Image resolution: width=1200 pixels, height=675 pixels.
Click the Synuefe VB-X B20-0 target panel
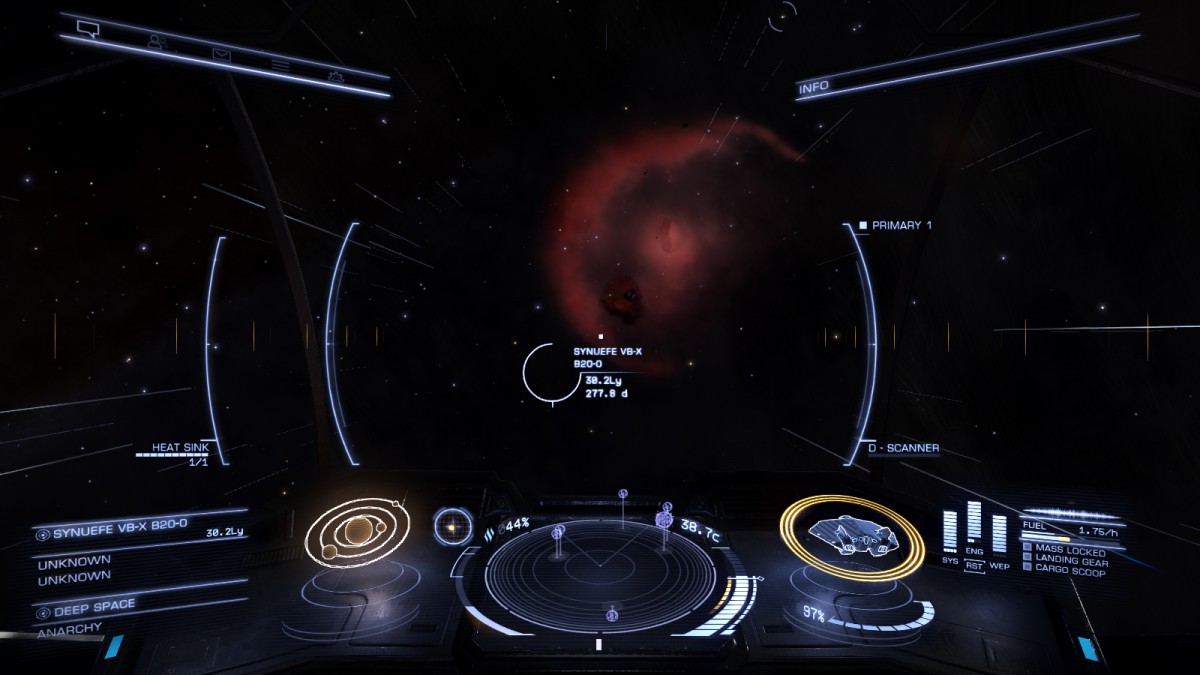pos(140,534)
